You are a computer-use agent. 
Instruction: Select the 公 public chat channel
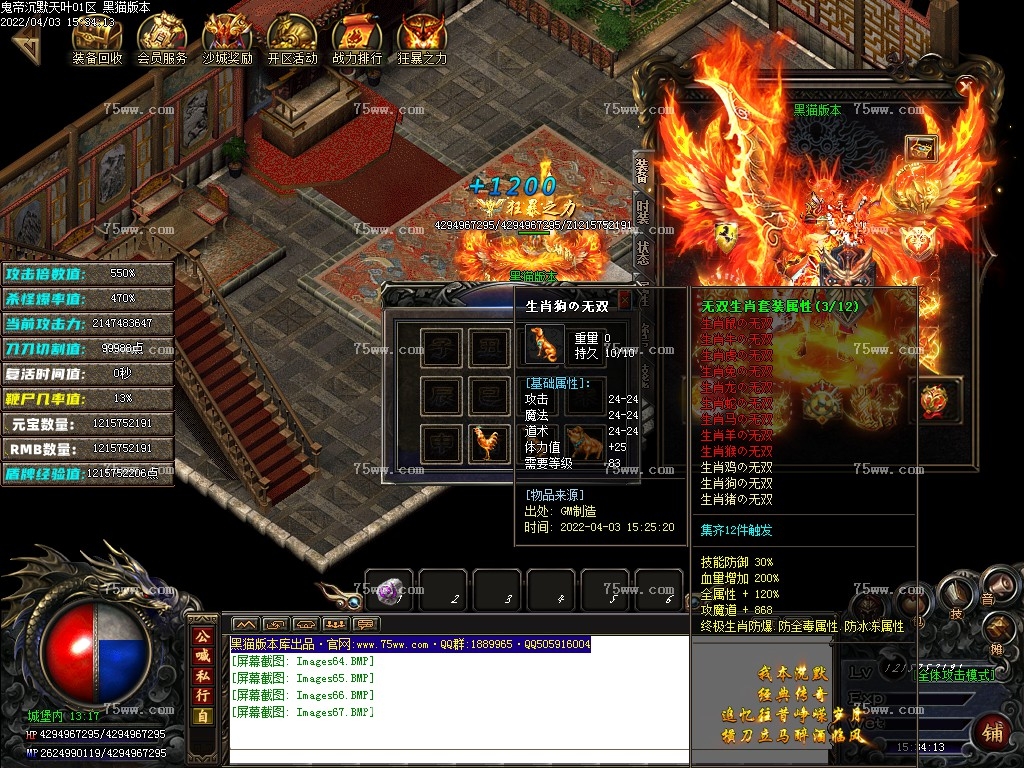(203, 636)
